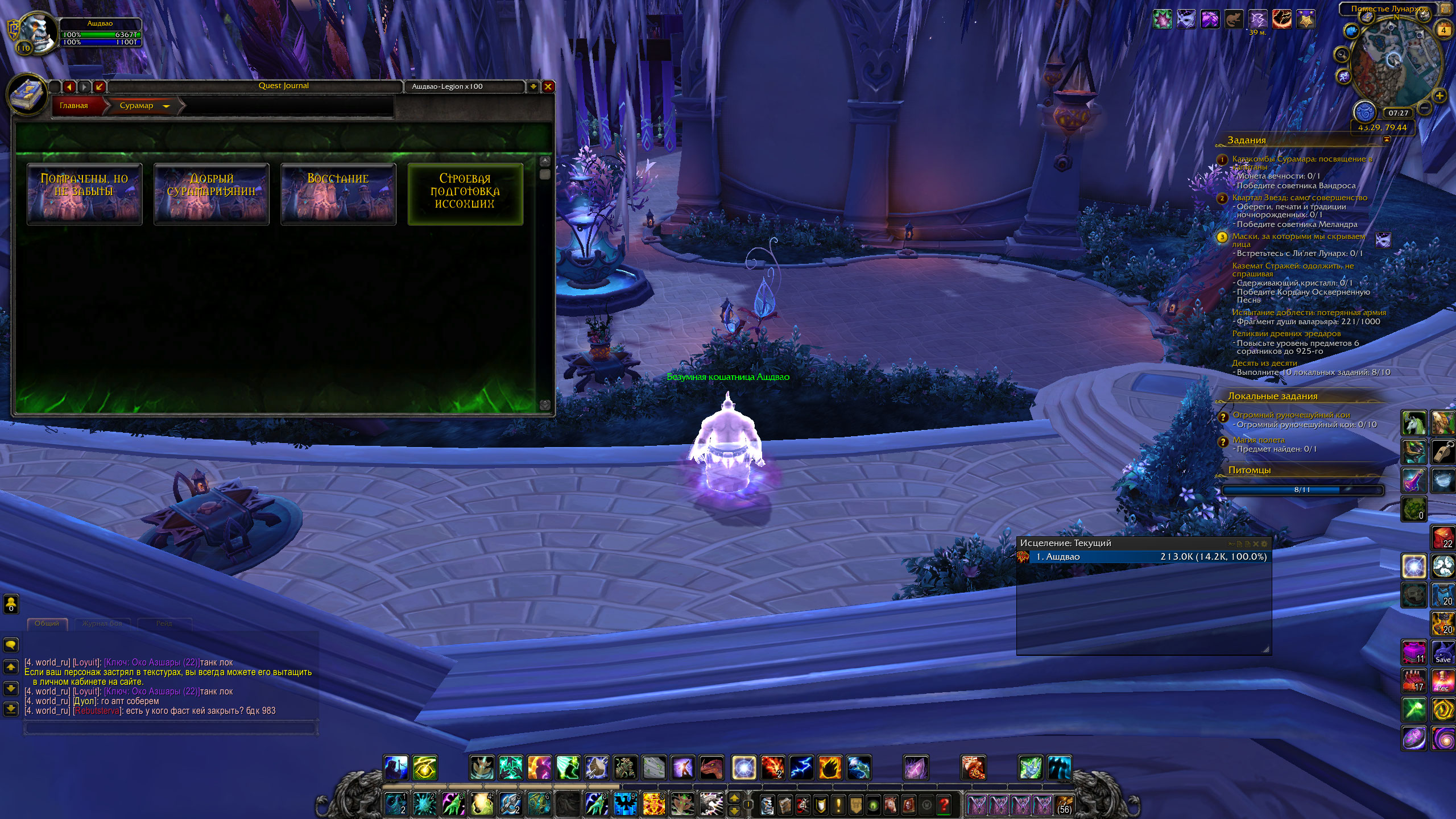Viewport: 1456px width, 819px height.
Task: Click the chat input box
Action: coord(171,727)
